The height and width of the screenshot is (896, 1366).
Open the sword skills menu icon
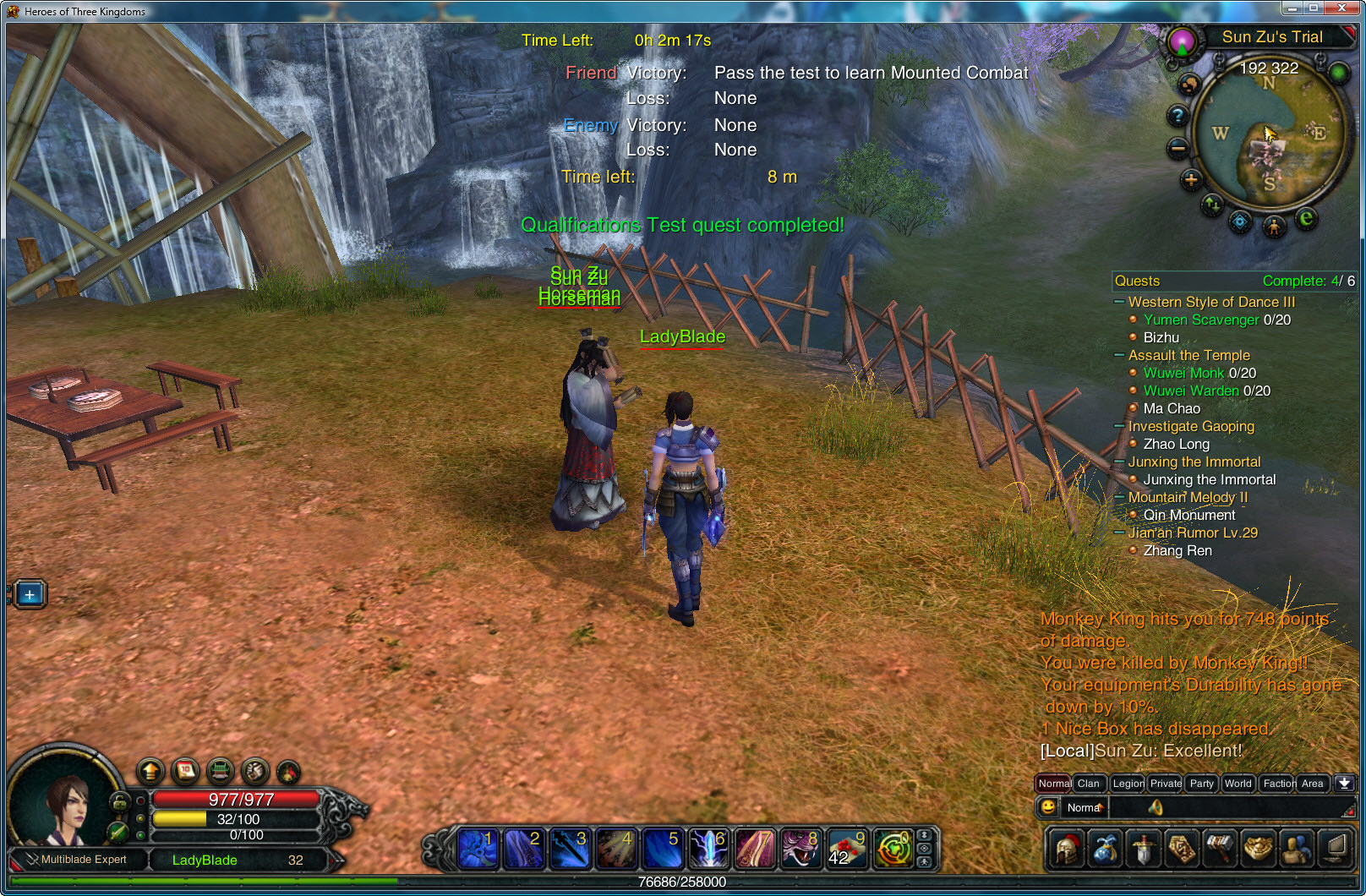1143,849
